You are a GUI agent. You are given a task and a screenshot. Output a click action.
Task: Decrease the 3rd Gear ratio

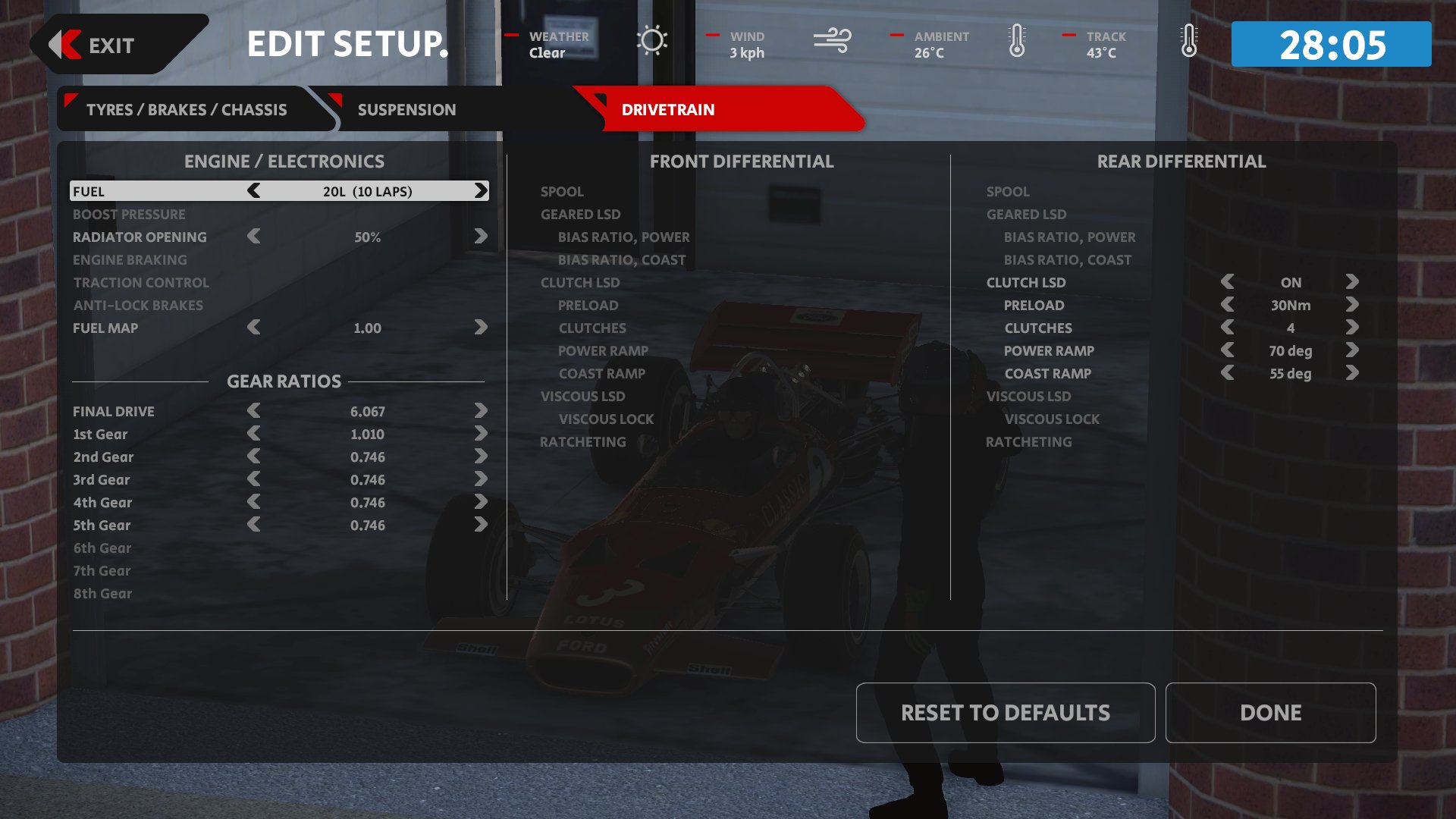click(254, 479)
